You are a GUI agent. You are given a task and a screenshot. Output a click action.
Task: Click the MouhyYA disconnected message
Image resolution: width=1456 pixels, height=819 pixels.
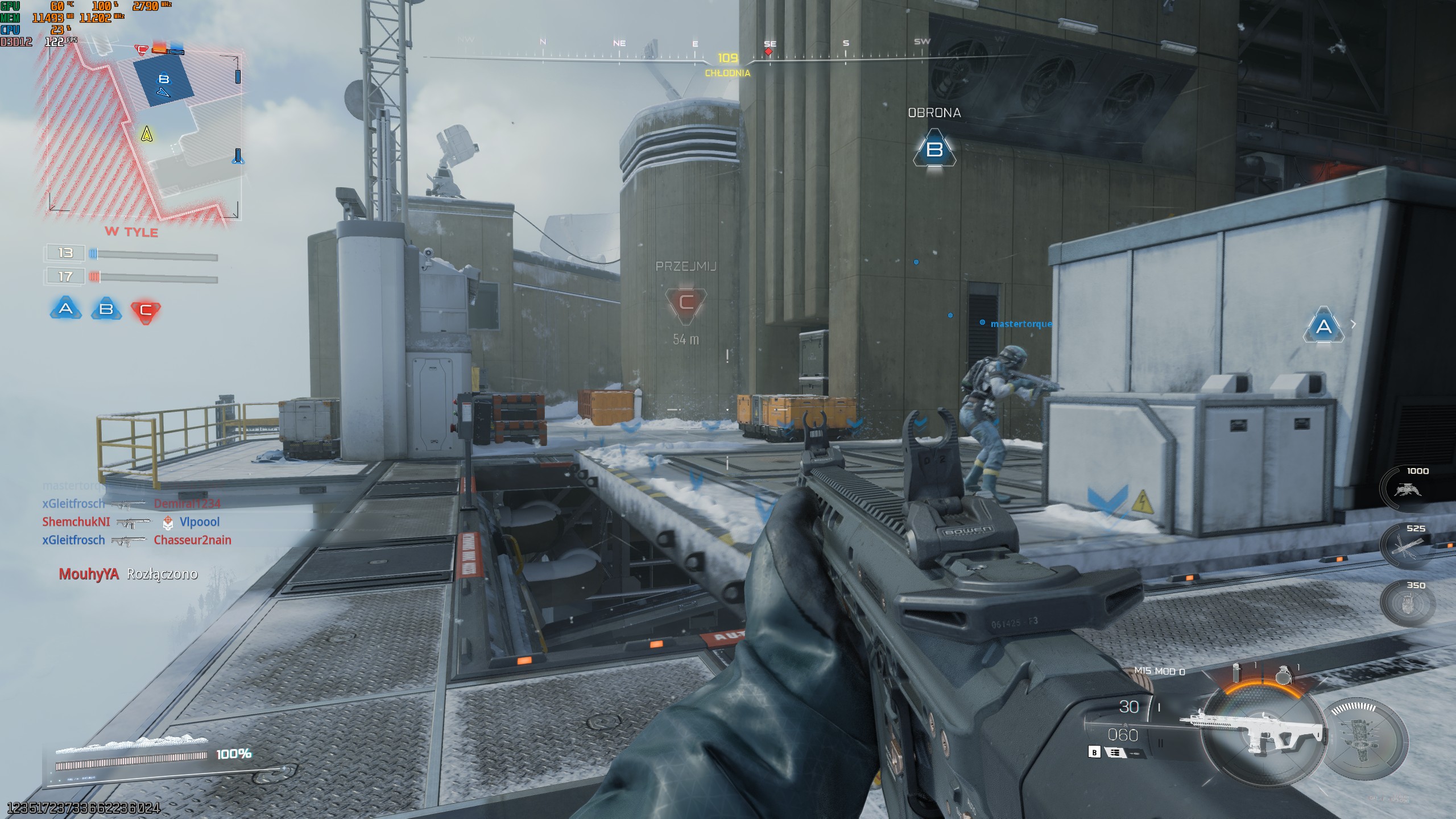click(x=128, y=574)
